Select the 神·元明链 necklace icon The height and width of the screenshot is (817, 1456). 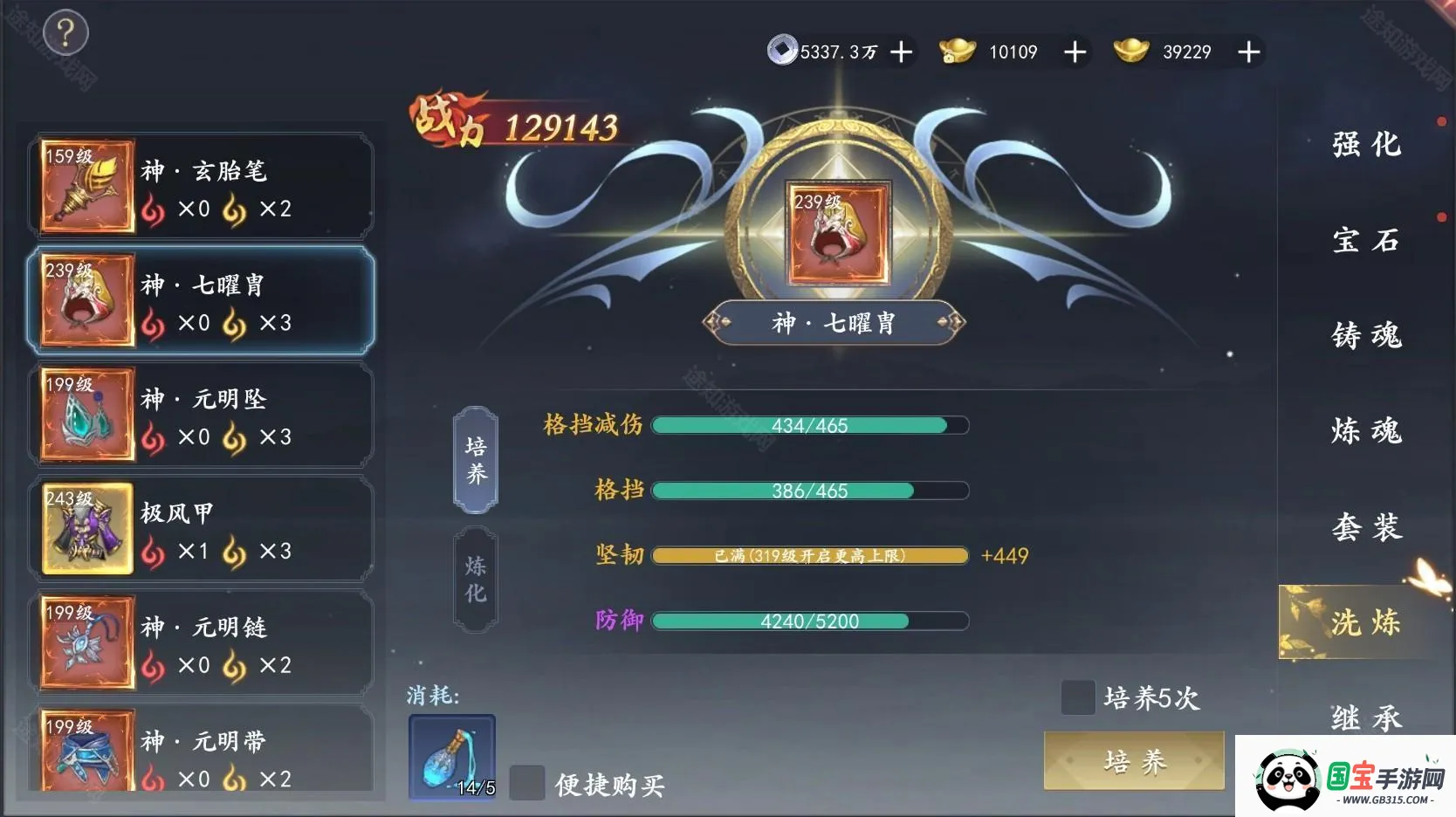tap(86, 642)
